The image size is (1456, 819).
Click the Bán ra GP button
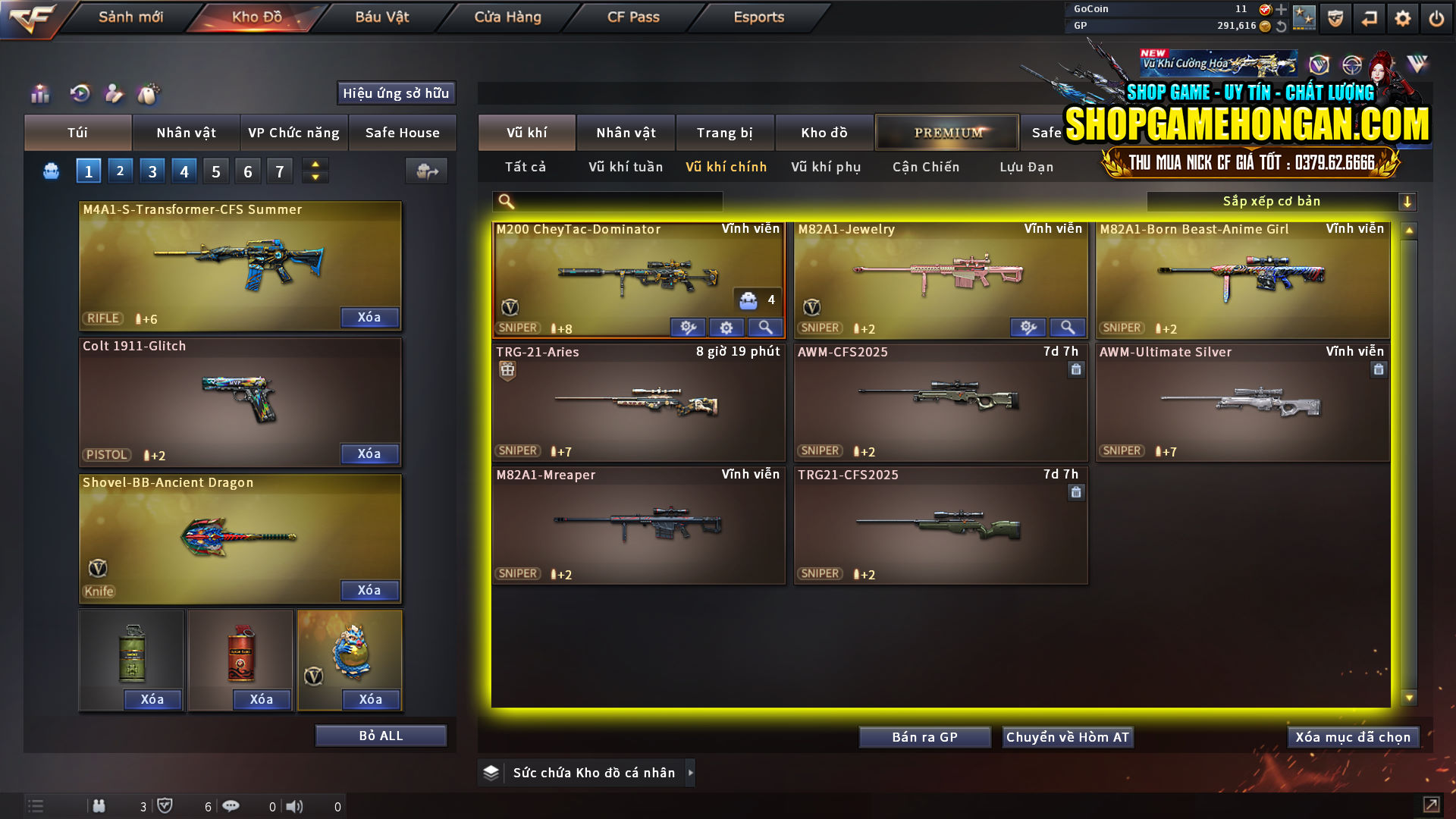(x=924, y=736)
